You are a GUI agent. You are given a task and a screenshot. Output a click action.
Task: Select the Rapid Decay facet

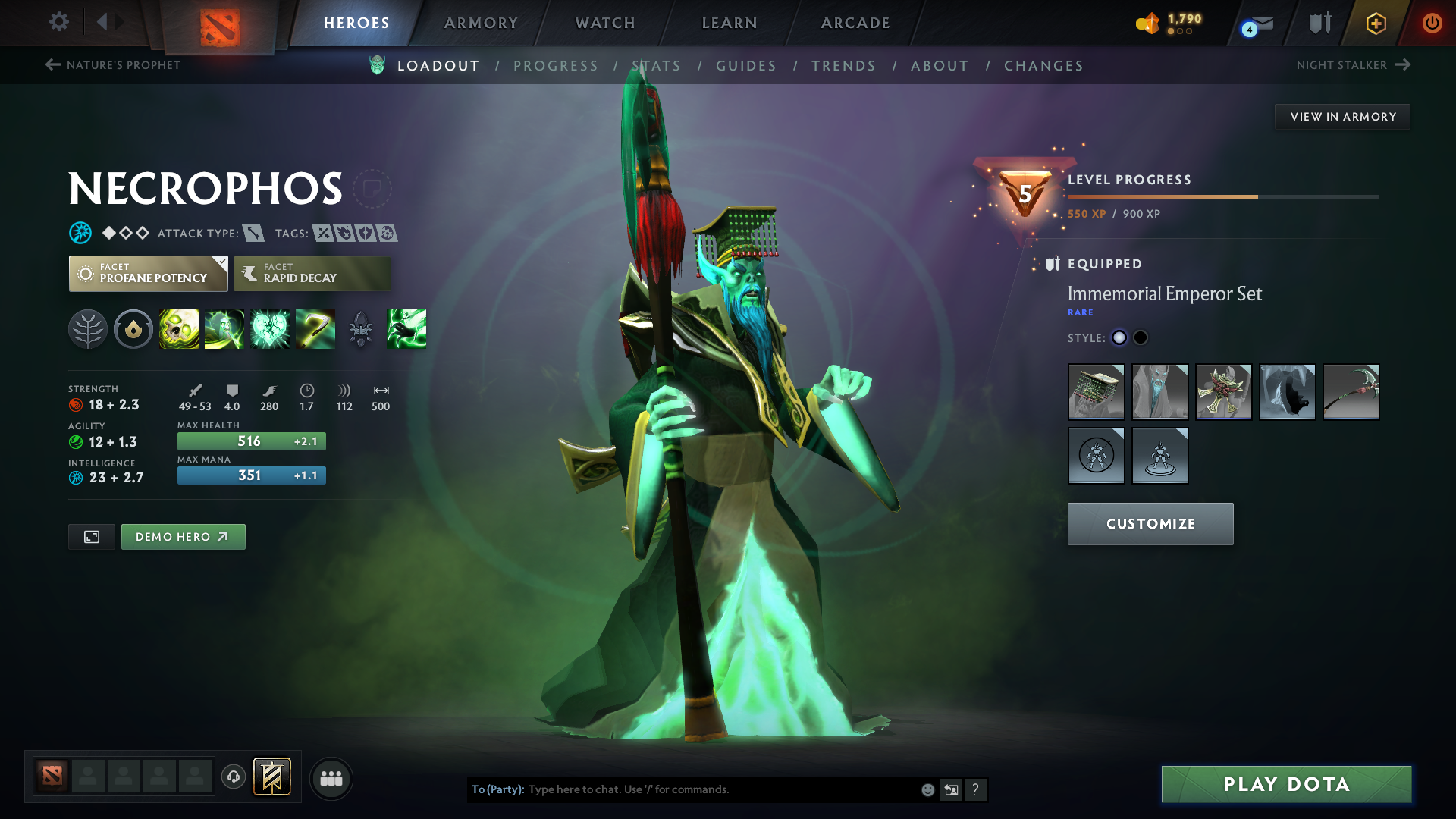pyautogui.click(x=312, y=274)
